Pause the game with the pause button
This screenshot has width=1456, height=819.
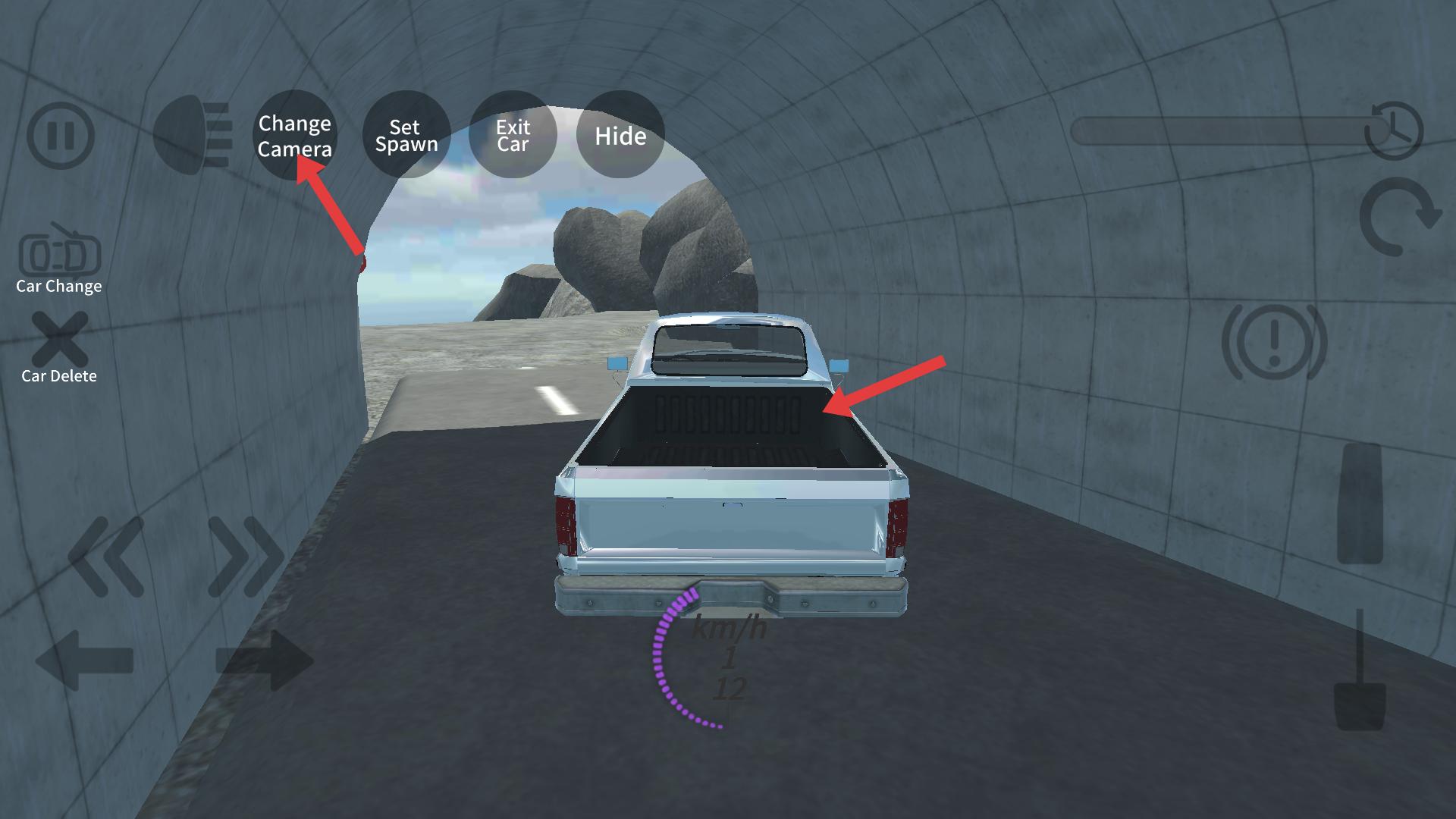coord(61,136)
